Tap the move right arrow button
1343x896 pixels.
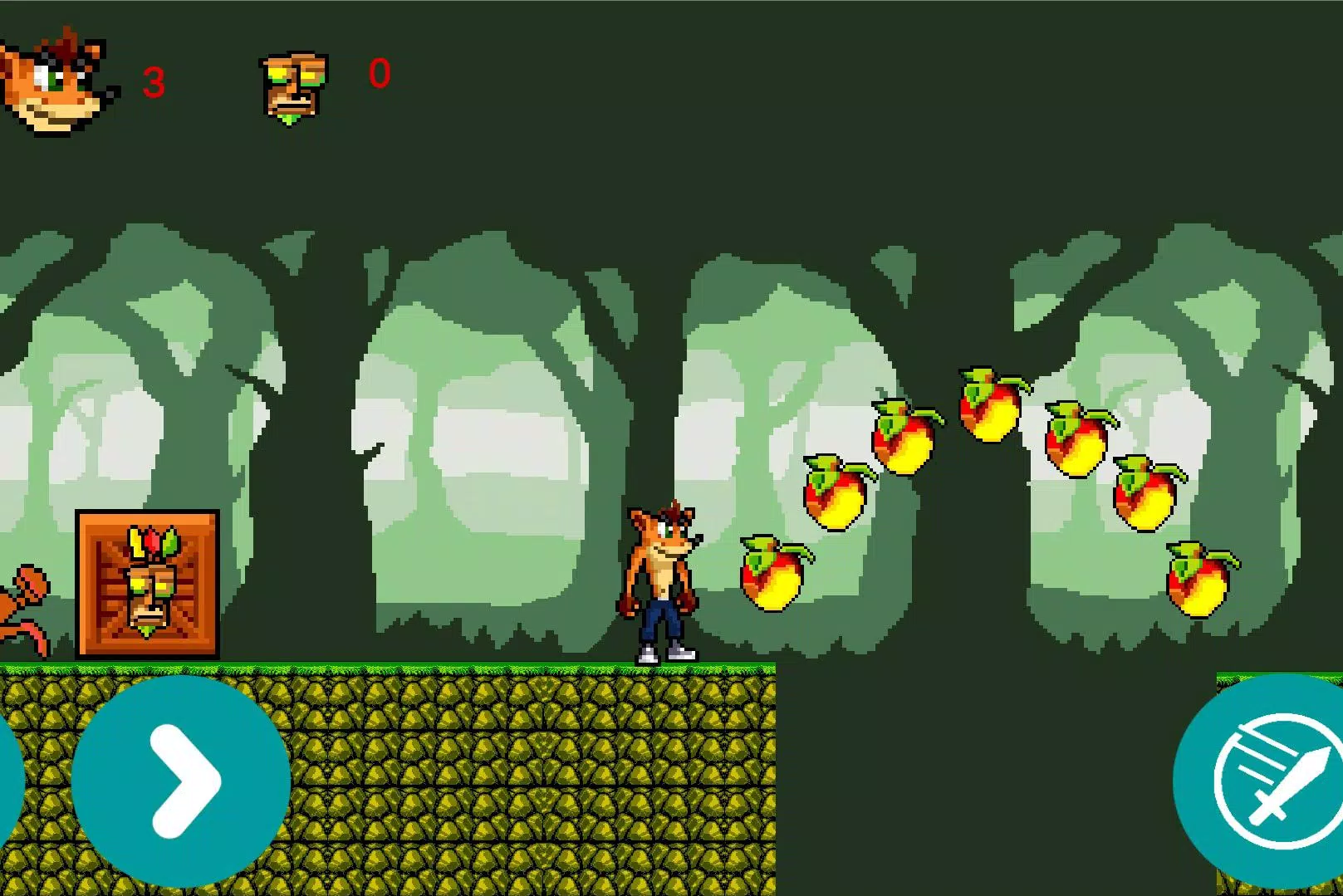(x=181, y=781)
